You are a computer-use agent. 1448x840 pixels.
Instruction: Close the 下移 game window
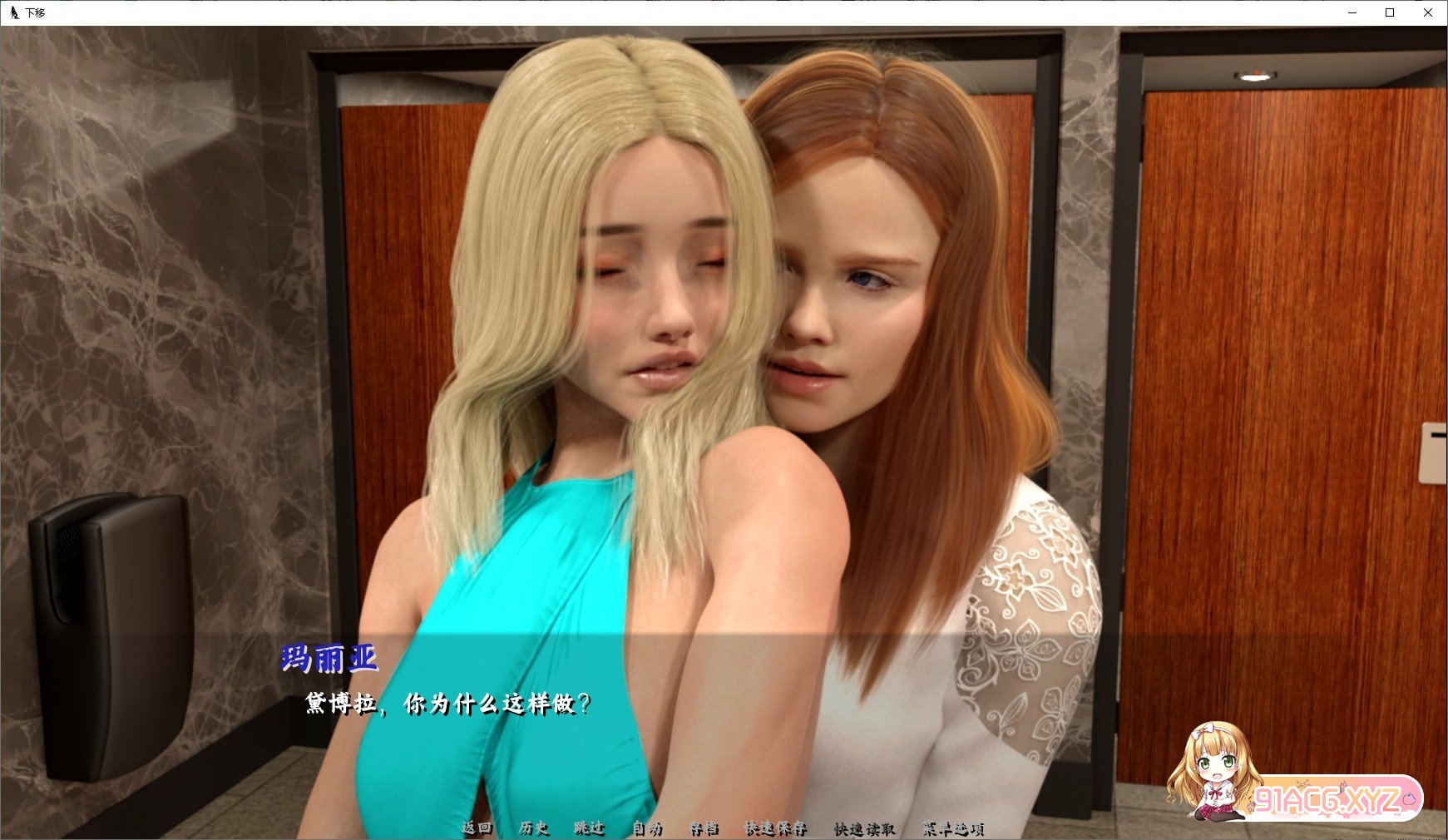pos(1428,12)
